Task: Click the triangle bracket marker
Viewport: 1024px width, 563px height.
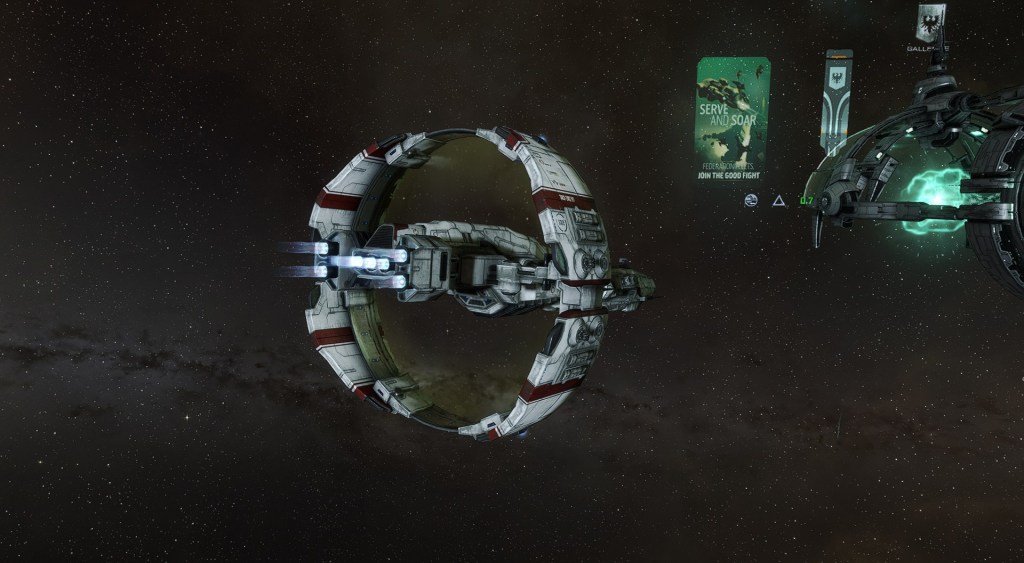Action: pyautogui.click(x=778, y=201)
